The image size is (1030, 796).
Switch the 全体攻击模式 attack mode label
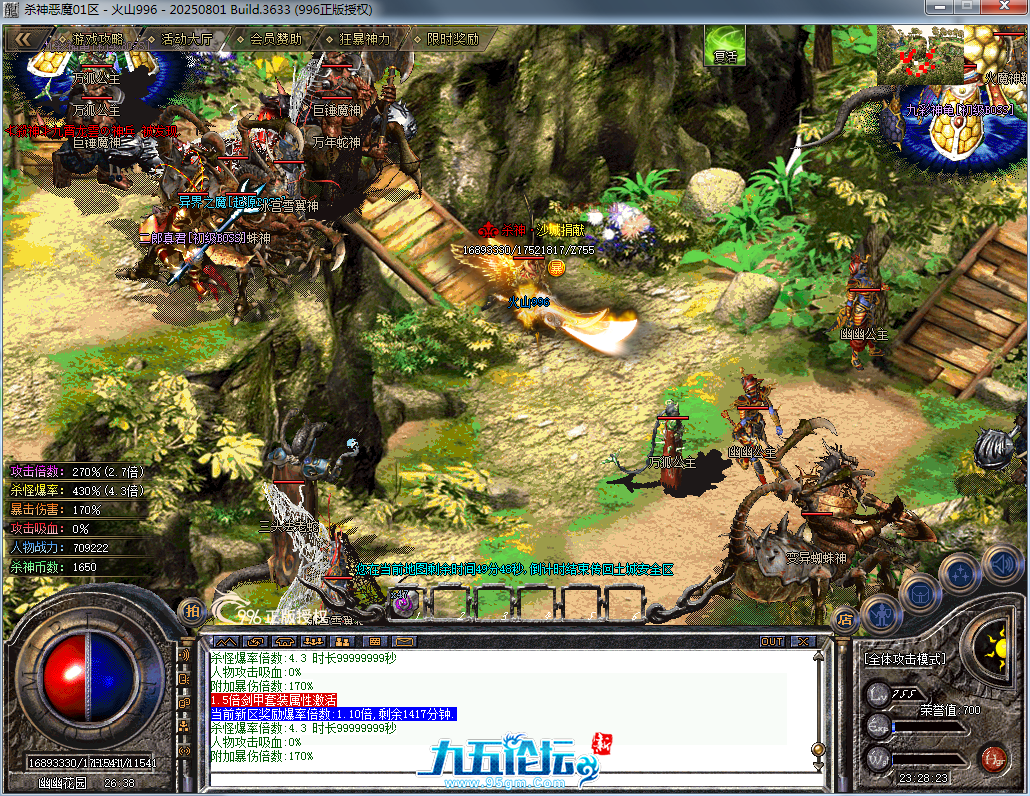903,660
